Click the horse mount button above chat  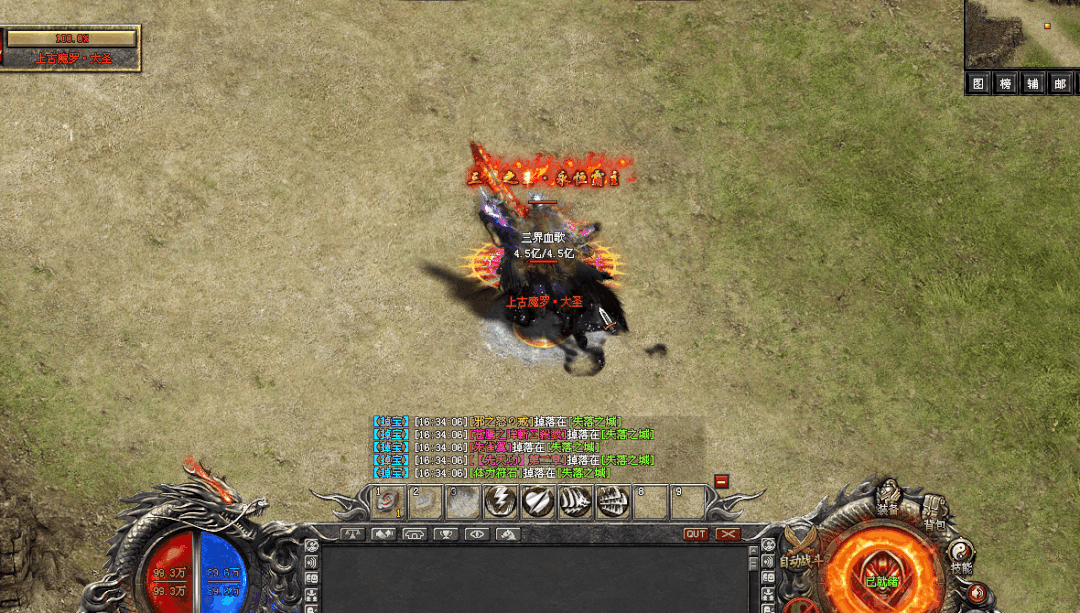tap(507, 534)
